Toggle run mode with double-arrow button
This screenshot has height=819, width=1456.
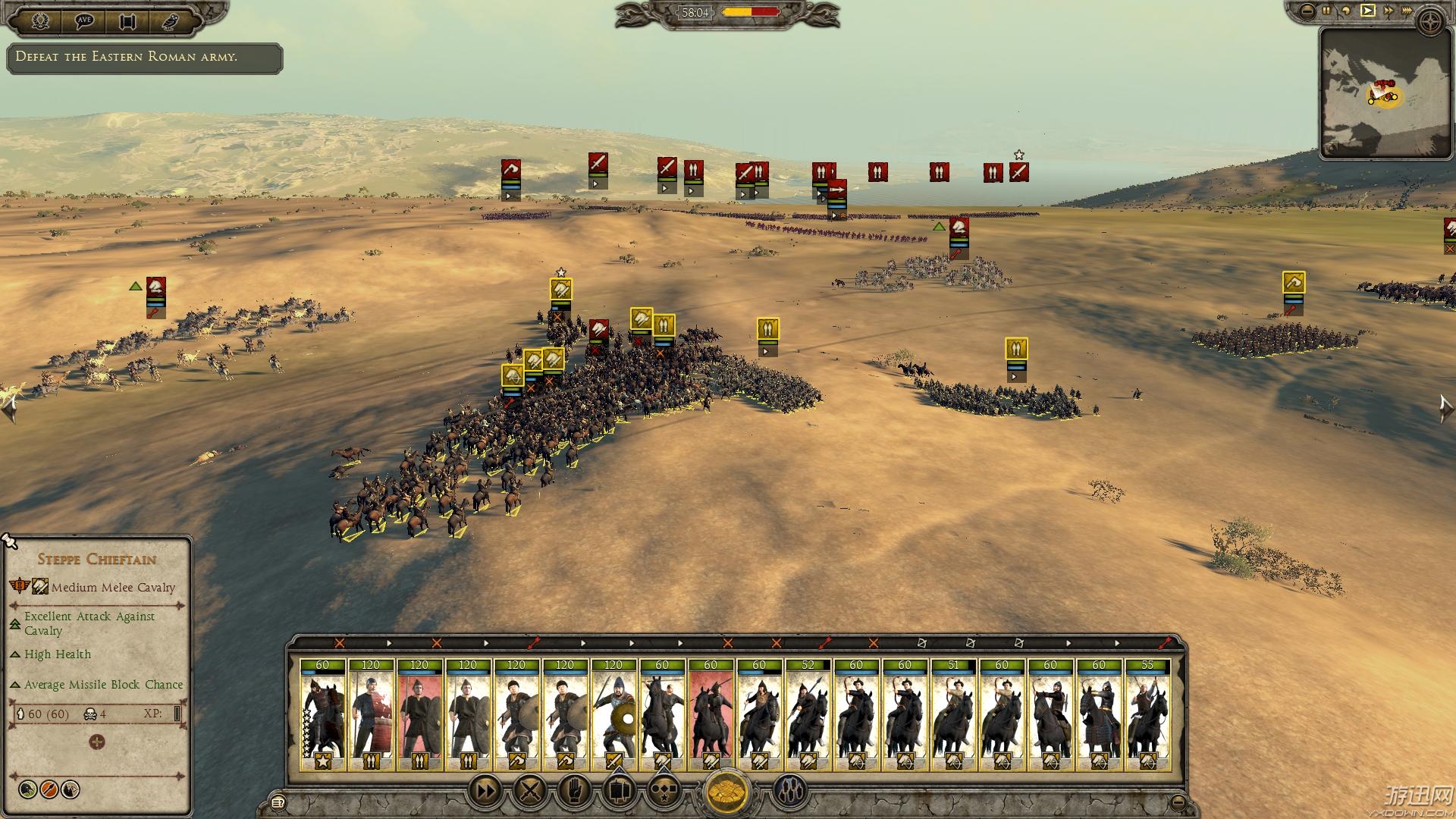point(485,792)
